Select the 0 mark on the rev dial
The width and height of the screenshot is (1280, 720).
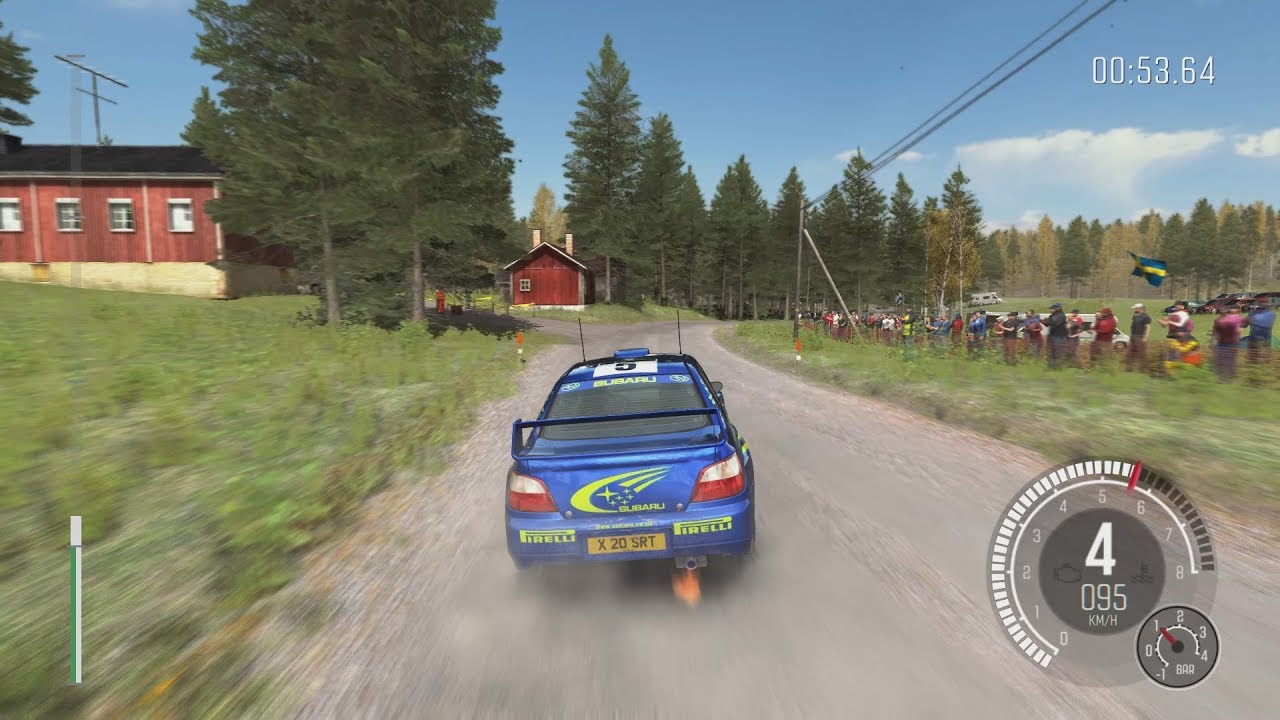tap(1062, 638)
